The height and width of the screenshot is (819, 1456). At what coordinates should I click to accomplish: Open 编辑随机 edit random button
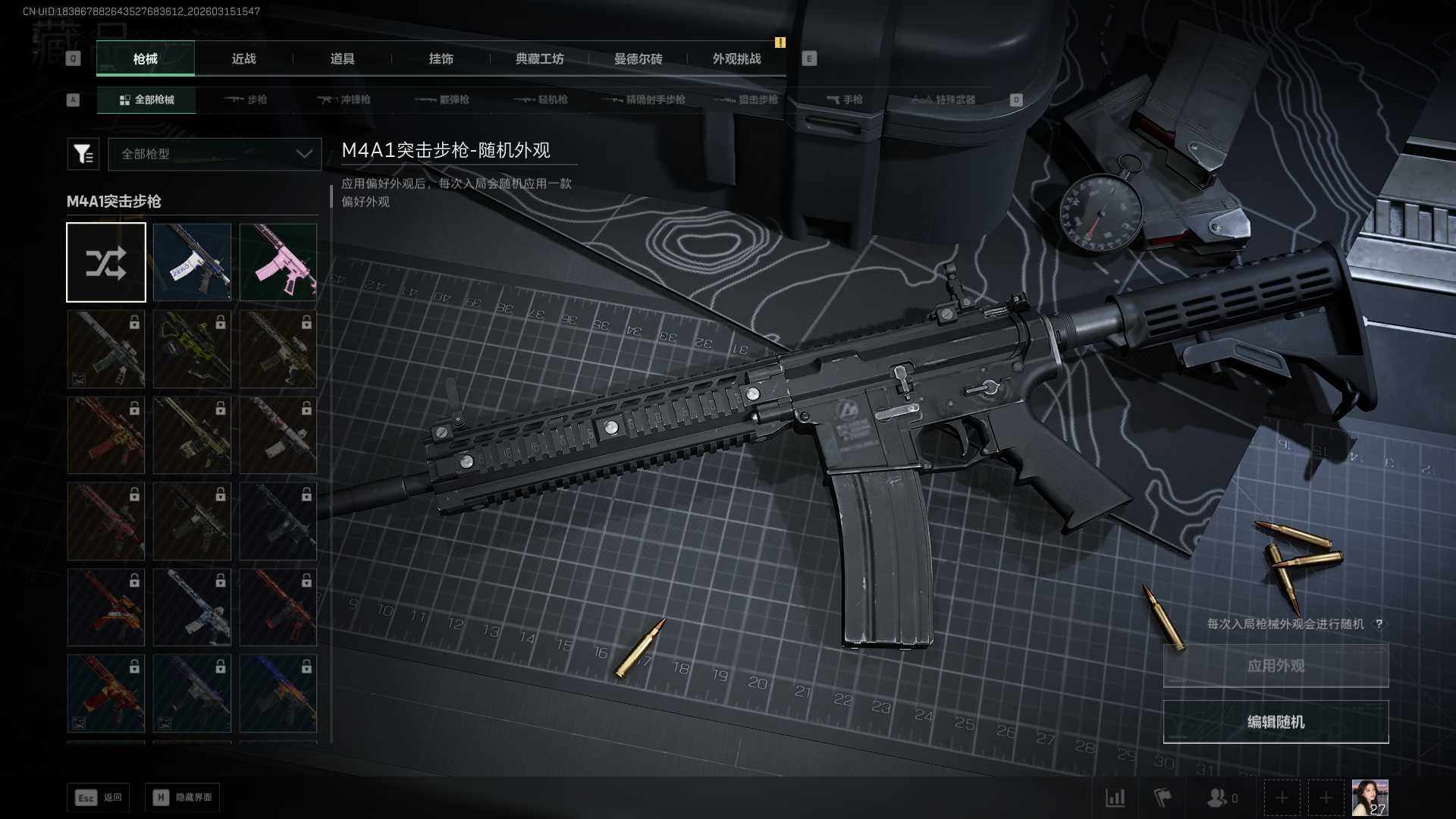(1276, 722)
